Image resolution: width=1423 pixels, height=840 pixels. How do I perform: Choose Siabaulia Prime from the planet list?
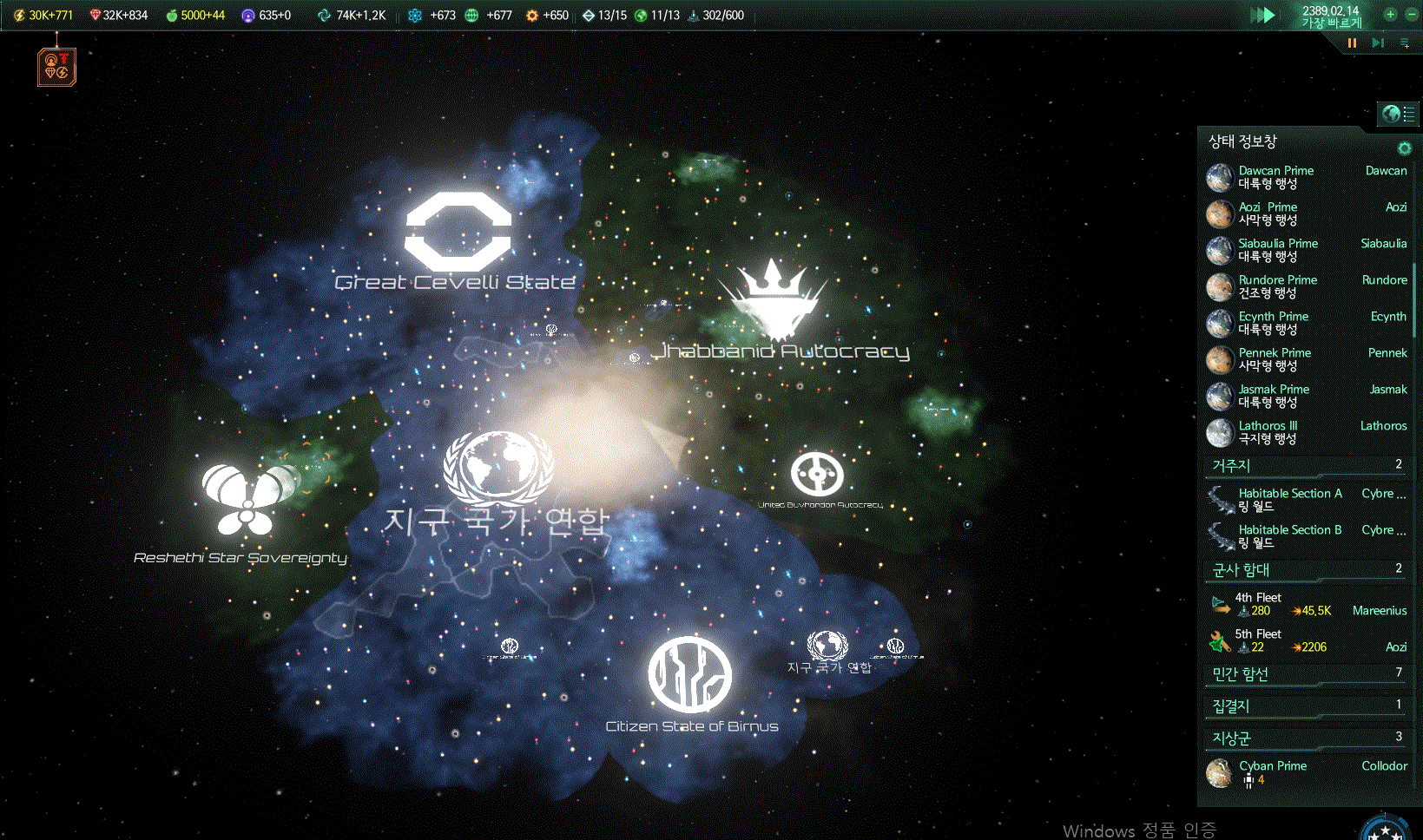tap(1278, 250)
